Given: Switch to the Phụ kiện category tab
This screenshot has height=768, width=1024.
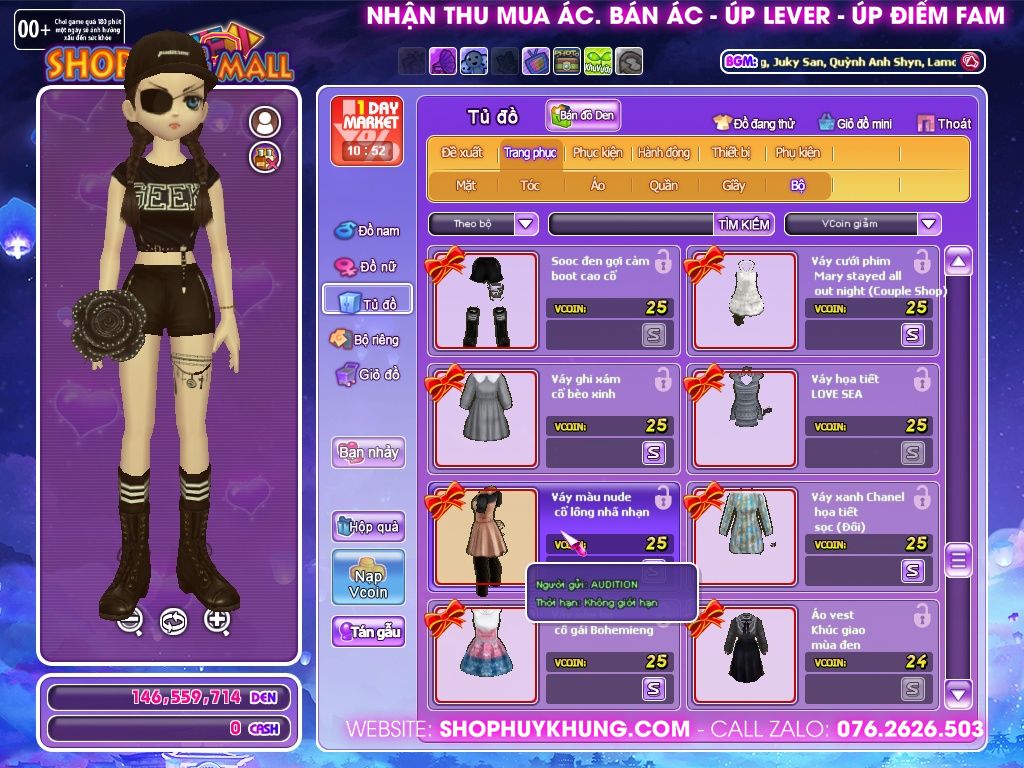Looking at the screenshot, I should click(x=797, y=153).
